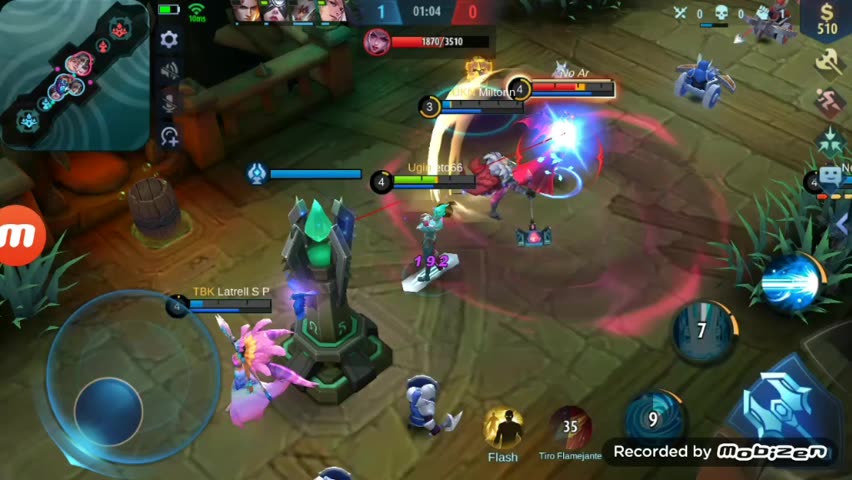The width and height of the screenshot is (852, 480).
Task: Toggle the muted microphone icon
Action: [x=169, y=102]
